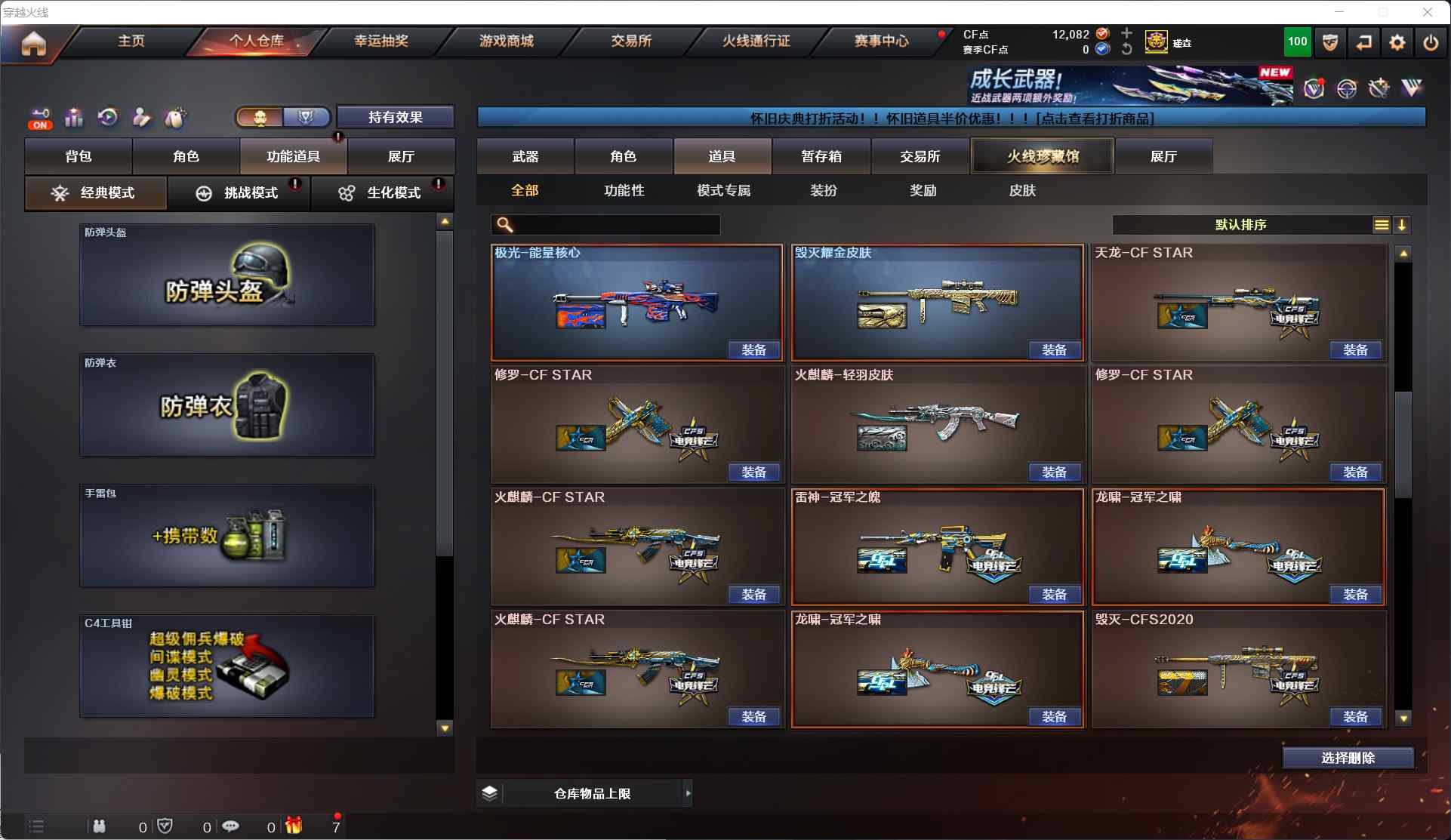Open the 持有效果 owned effects button
1451x840 pixels.
pyautogui.click(x=396, y=117)
